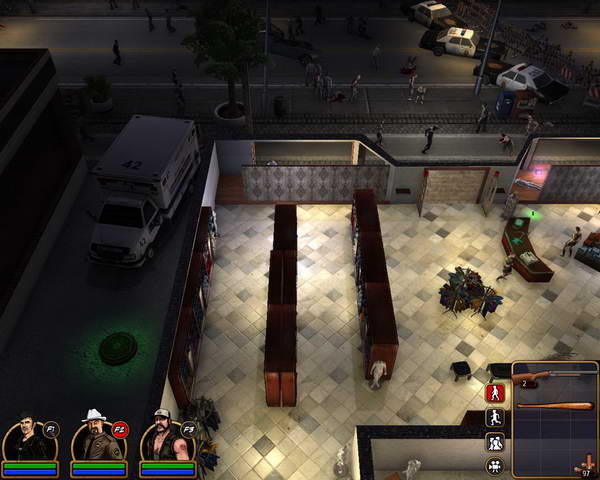Activate the red walking-stance button

[x=494, y=393]
